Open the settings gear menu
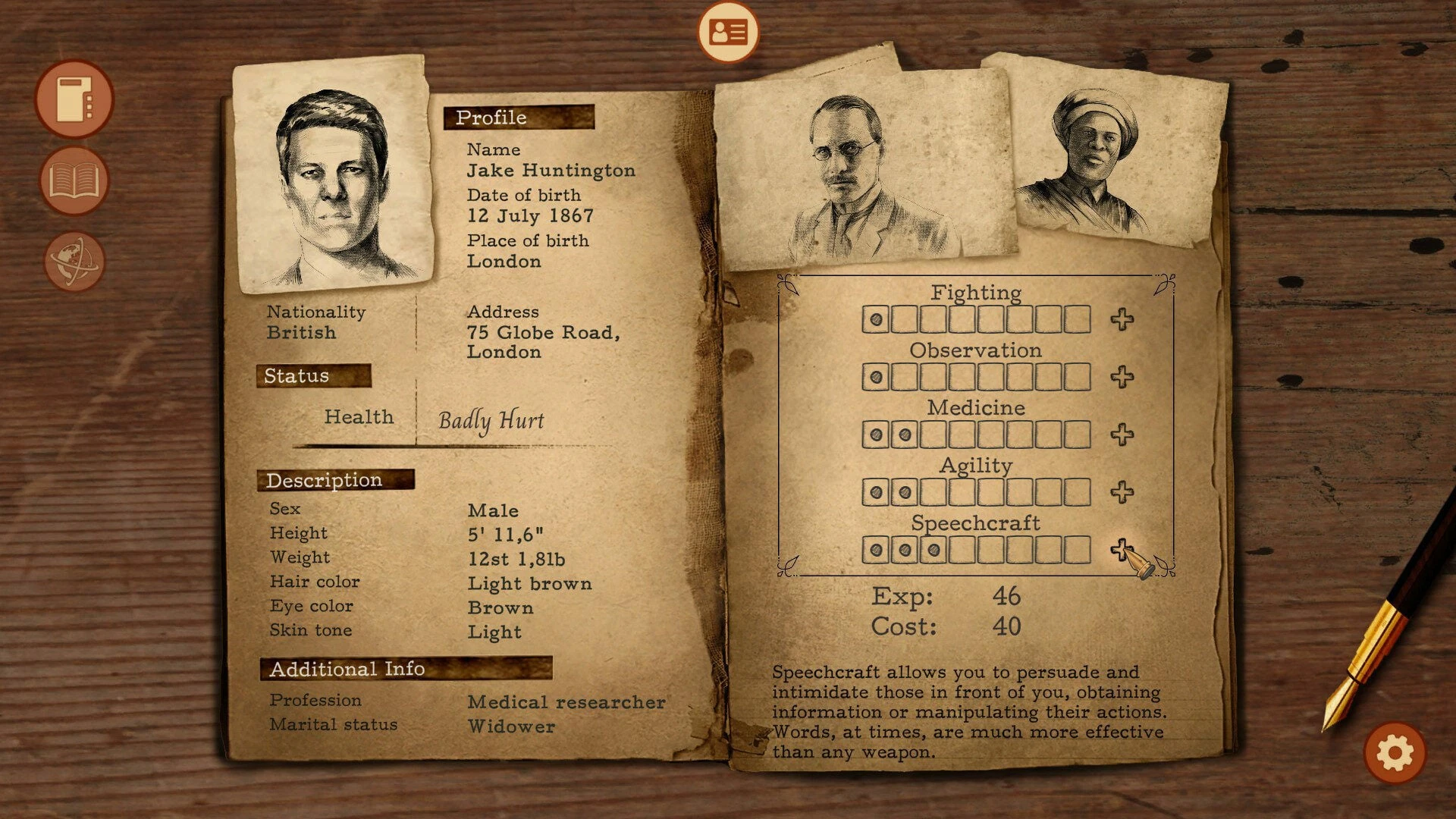This screenshot has width=1456, height=819. 1395,753
